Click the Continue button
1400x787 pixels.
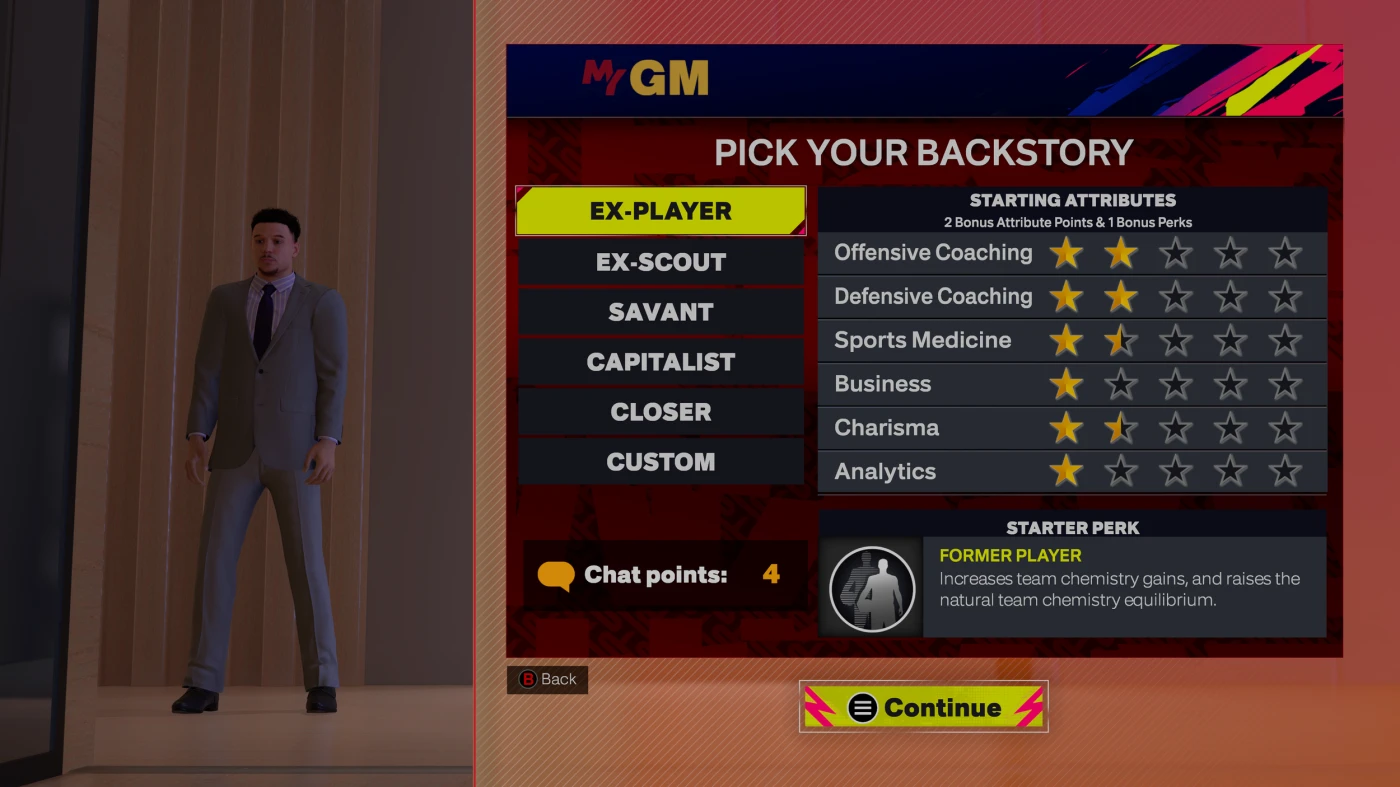pos(923,707)
